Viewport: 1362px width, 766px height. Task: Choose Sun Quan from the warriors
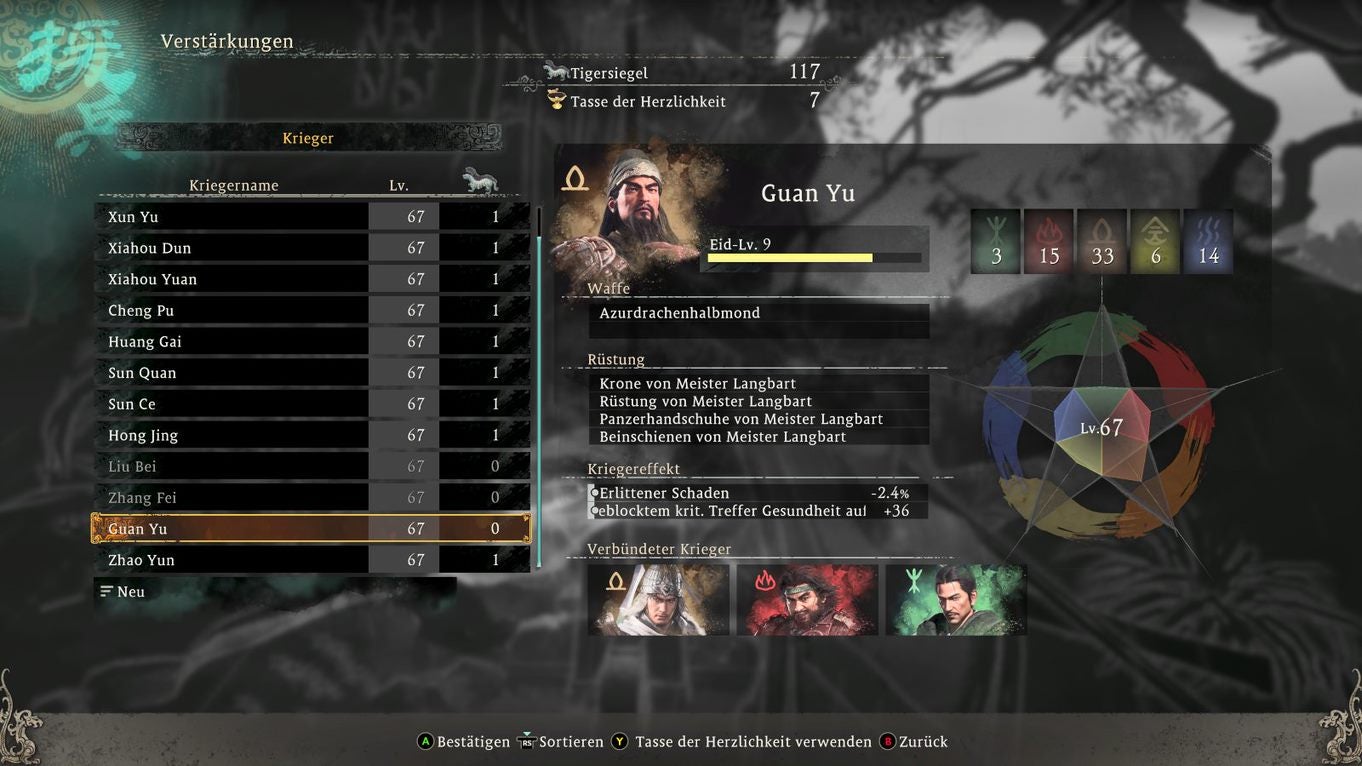point(312,373)
